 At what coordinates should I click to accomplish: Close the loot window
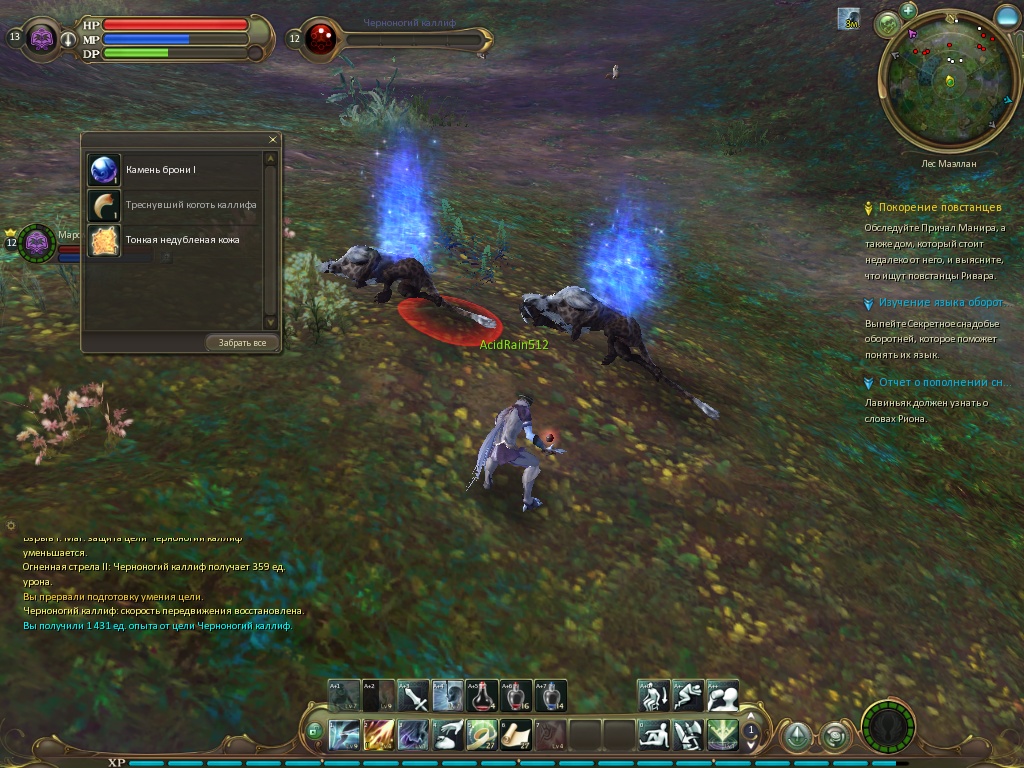click(273, 140)
